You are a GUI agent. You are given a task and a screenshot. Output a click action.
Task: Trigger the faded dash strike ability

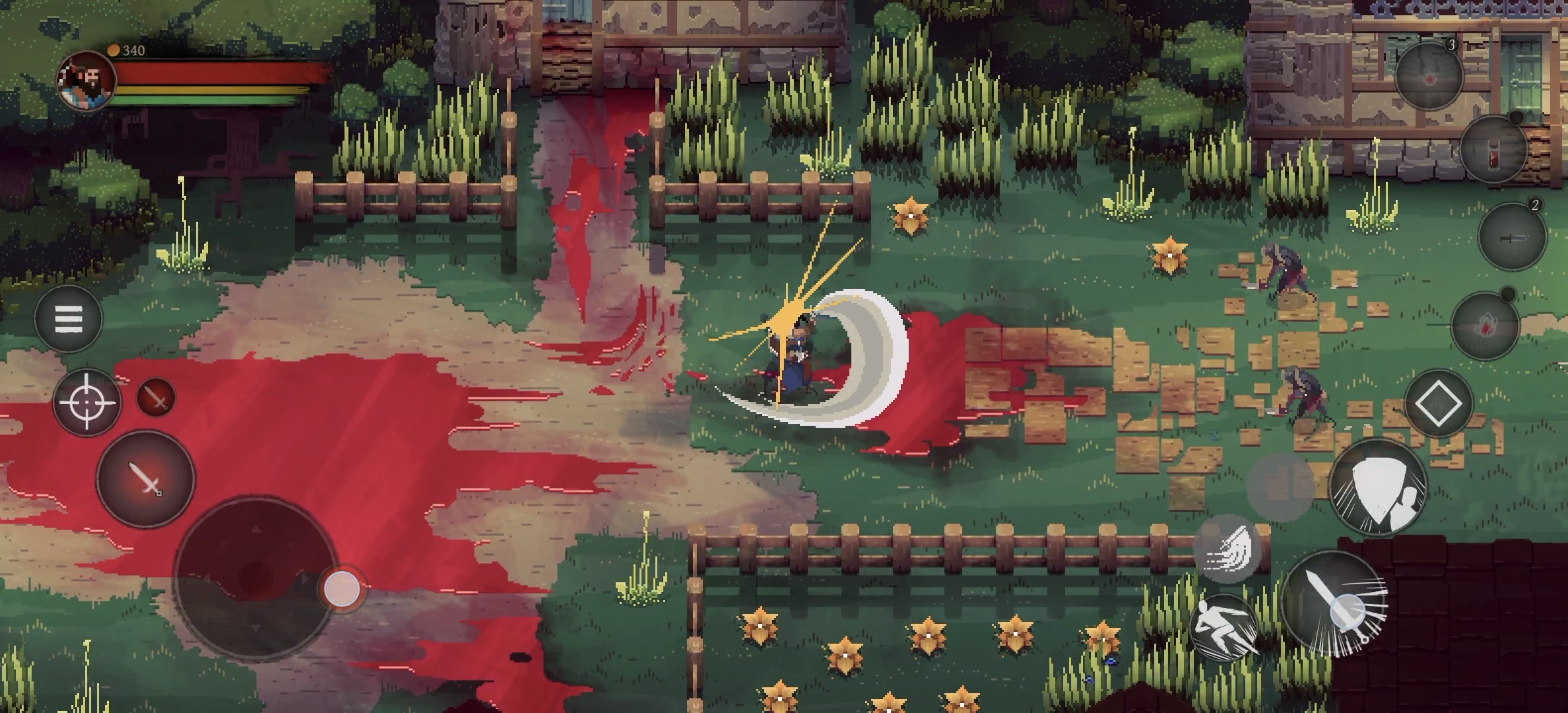[x=1227, y=549]
